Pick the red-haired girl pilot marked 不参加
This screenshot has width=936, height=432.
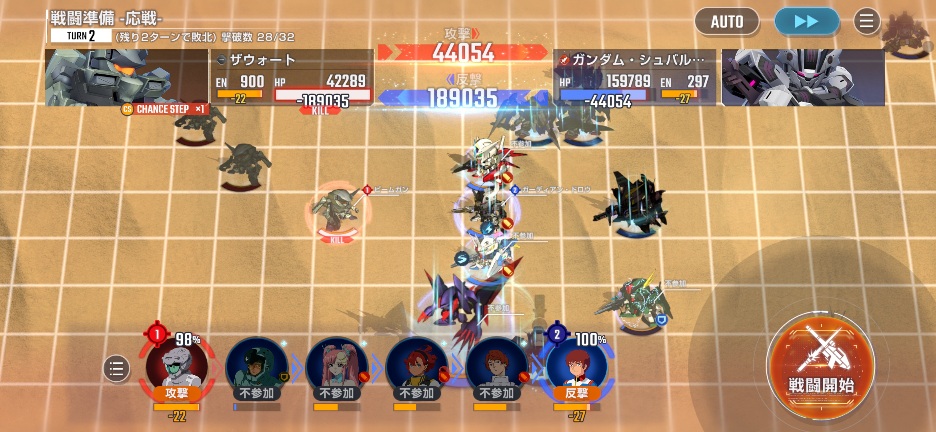[x=417, y=366]
